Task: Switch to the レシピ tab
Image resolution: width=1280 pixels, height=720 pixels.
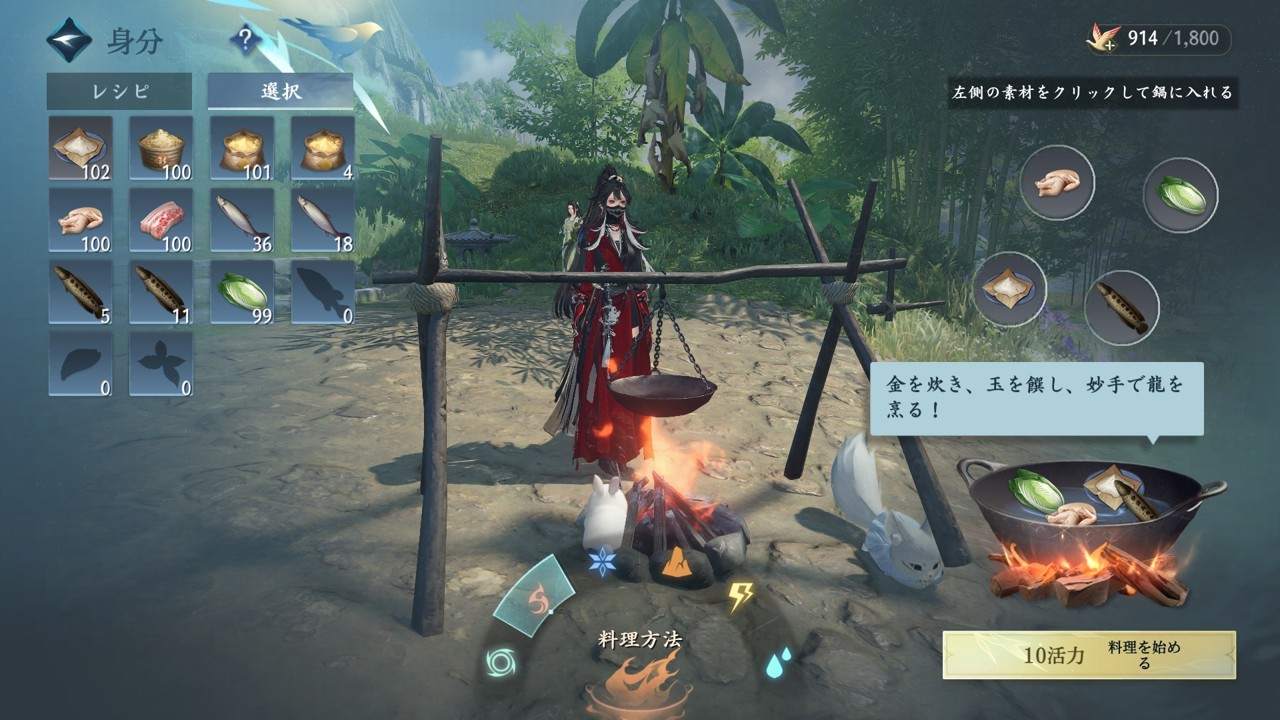Action: [x=119, y=92]
